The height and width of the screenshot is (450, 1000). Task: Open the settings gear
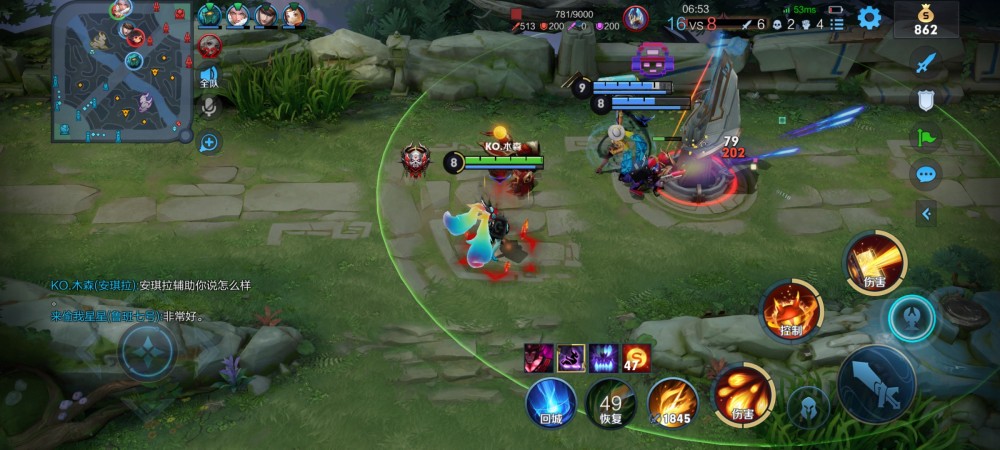tap(869, 17)
